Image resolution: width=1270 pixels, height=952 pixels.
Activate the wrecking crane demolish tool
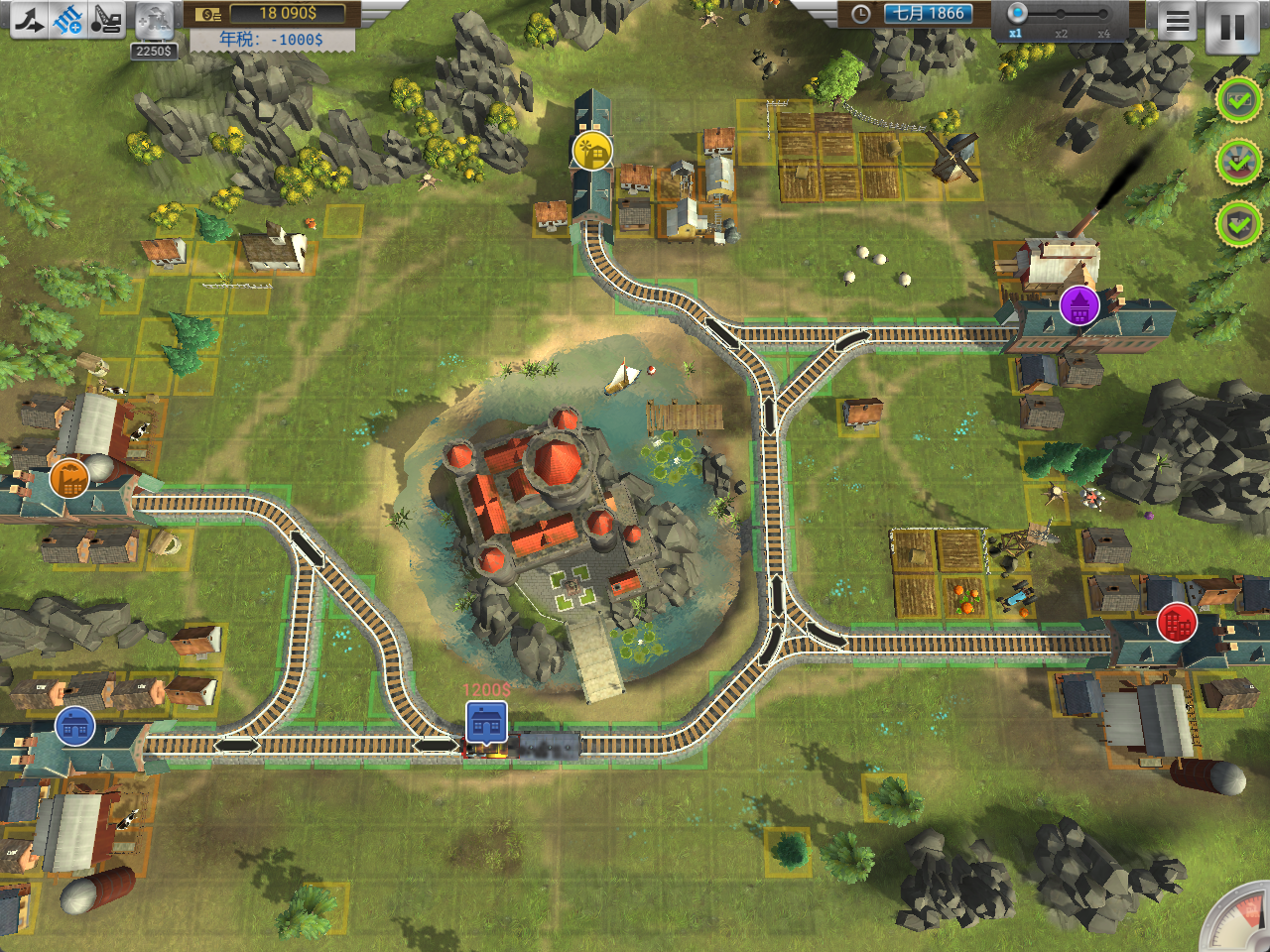click(x=106, y=19)
